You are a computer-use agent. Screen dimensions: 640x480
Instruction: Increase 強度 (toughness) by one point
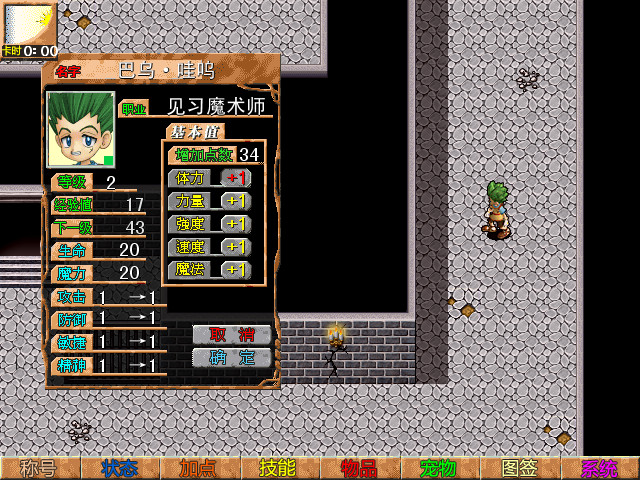point(236,224)
